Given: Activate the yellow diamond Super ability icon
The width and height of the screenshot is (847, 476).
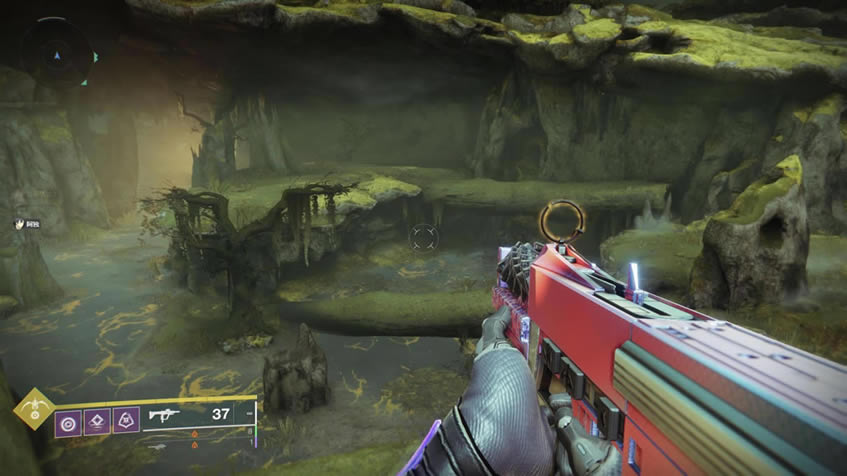Looking at the screenshot, I should [33, 408].
